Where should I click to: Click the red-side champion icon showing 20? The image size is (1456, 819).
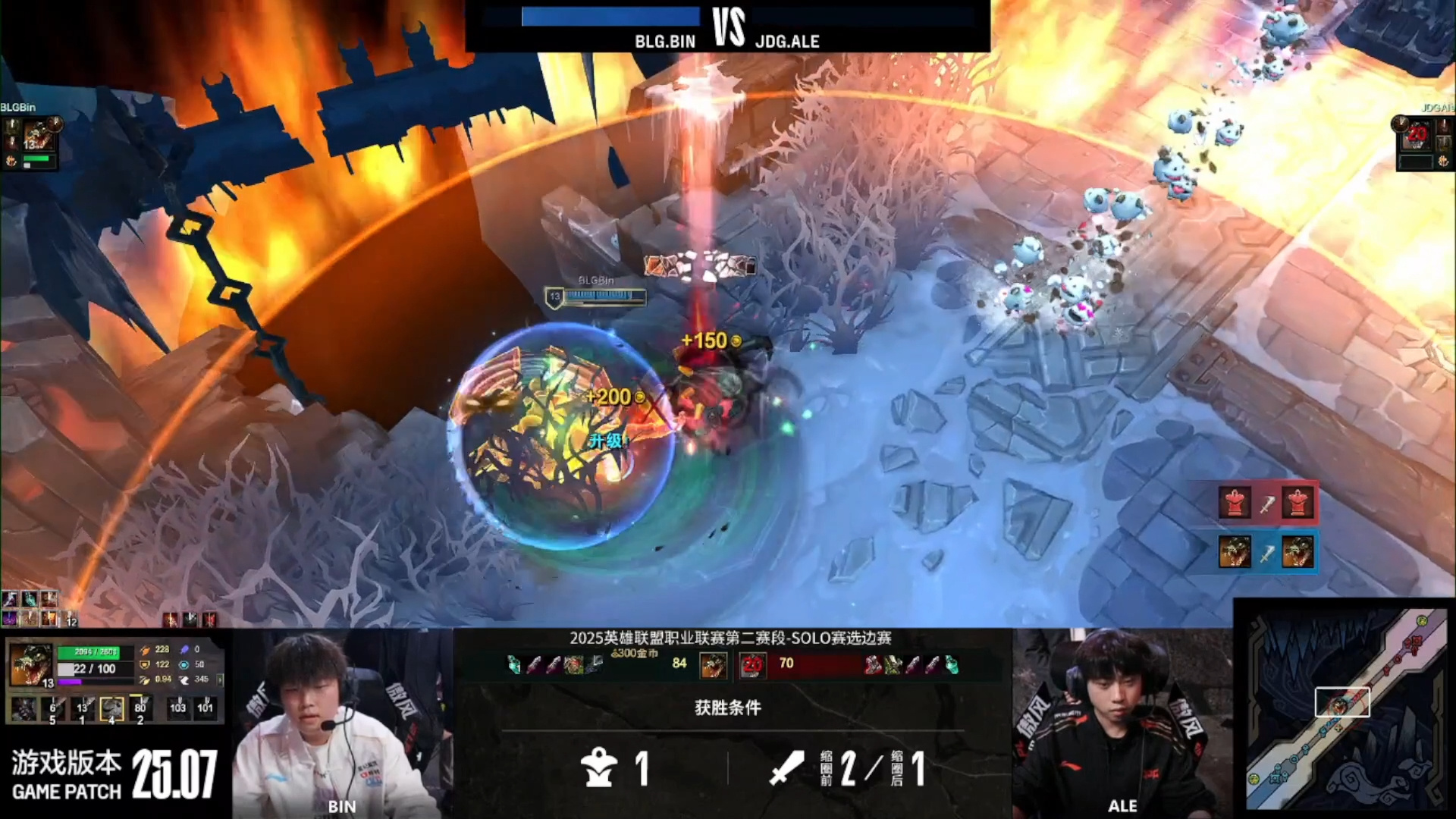[x=752, y=665]
